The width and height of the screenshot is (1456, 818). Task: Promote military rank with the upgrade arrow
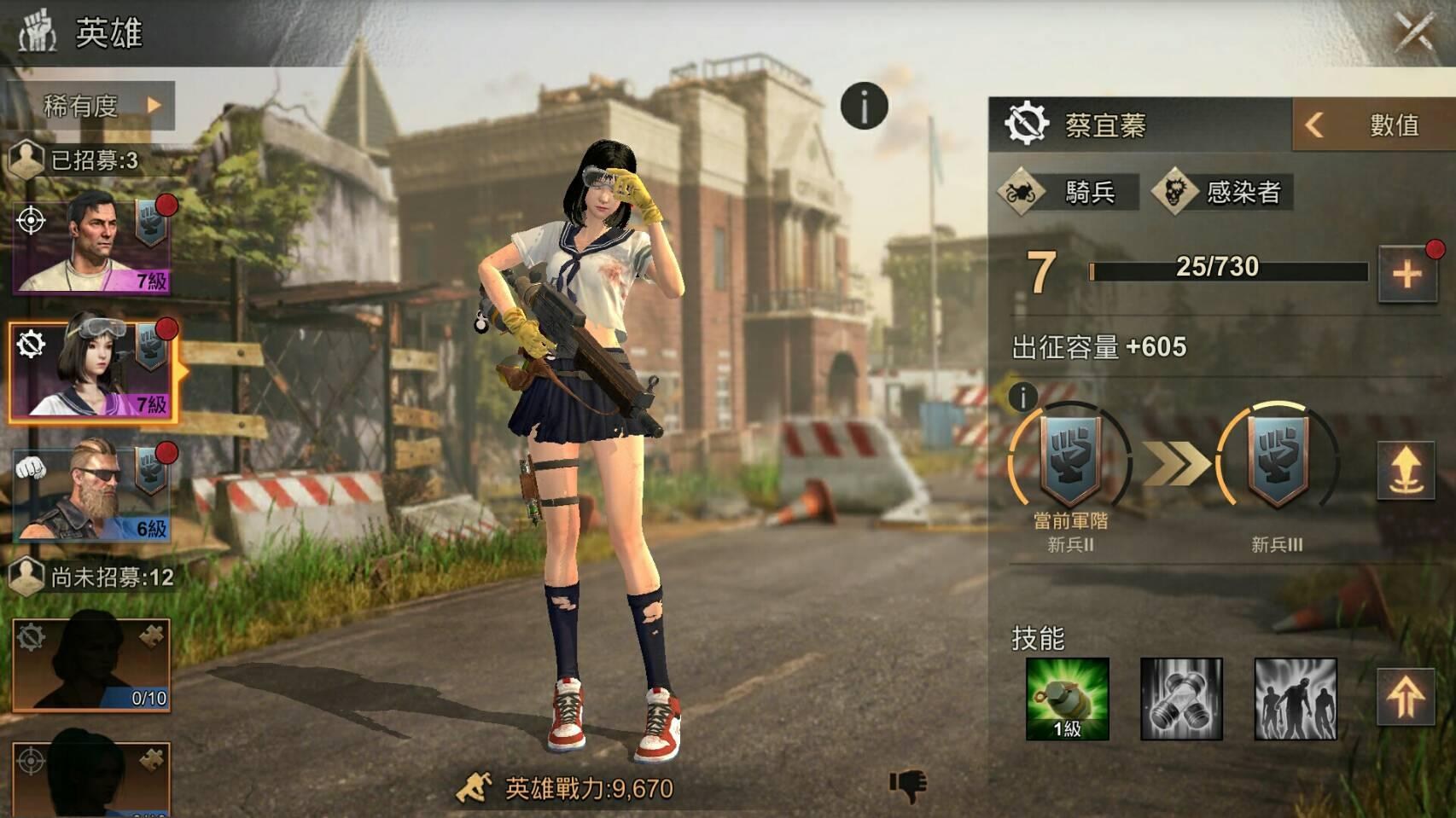pos(1406,471)
